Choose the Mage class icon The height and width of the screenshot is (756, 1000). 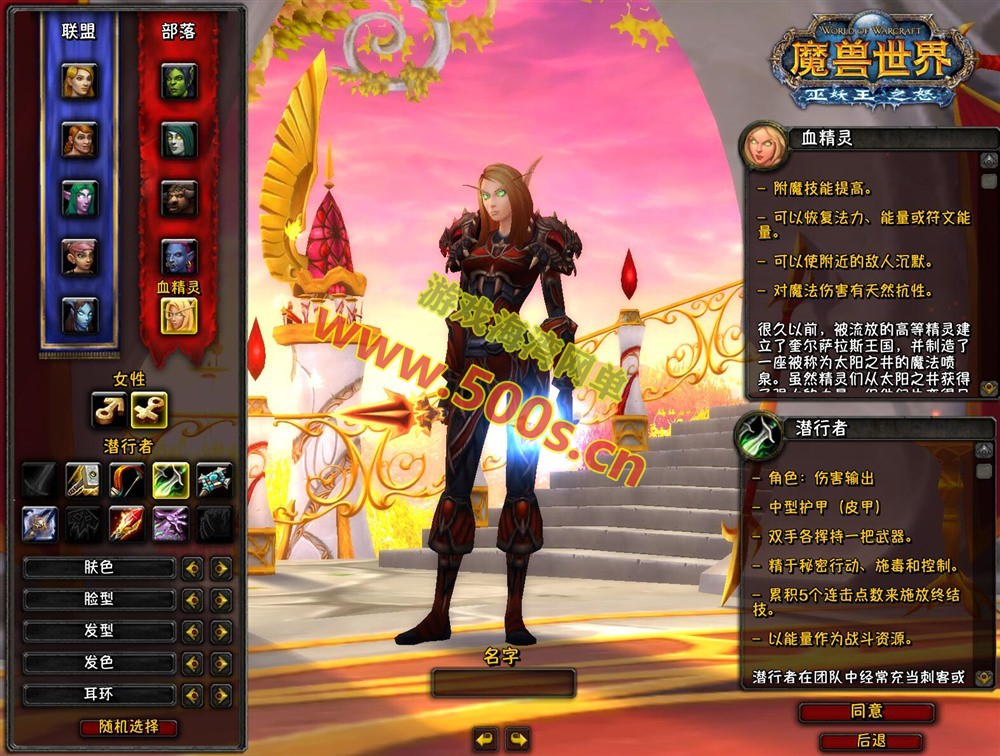point(126,523)
